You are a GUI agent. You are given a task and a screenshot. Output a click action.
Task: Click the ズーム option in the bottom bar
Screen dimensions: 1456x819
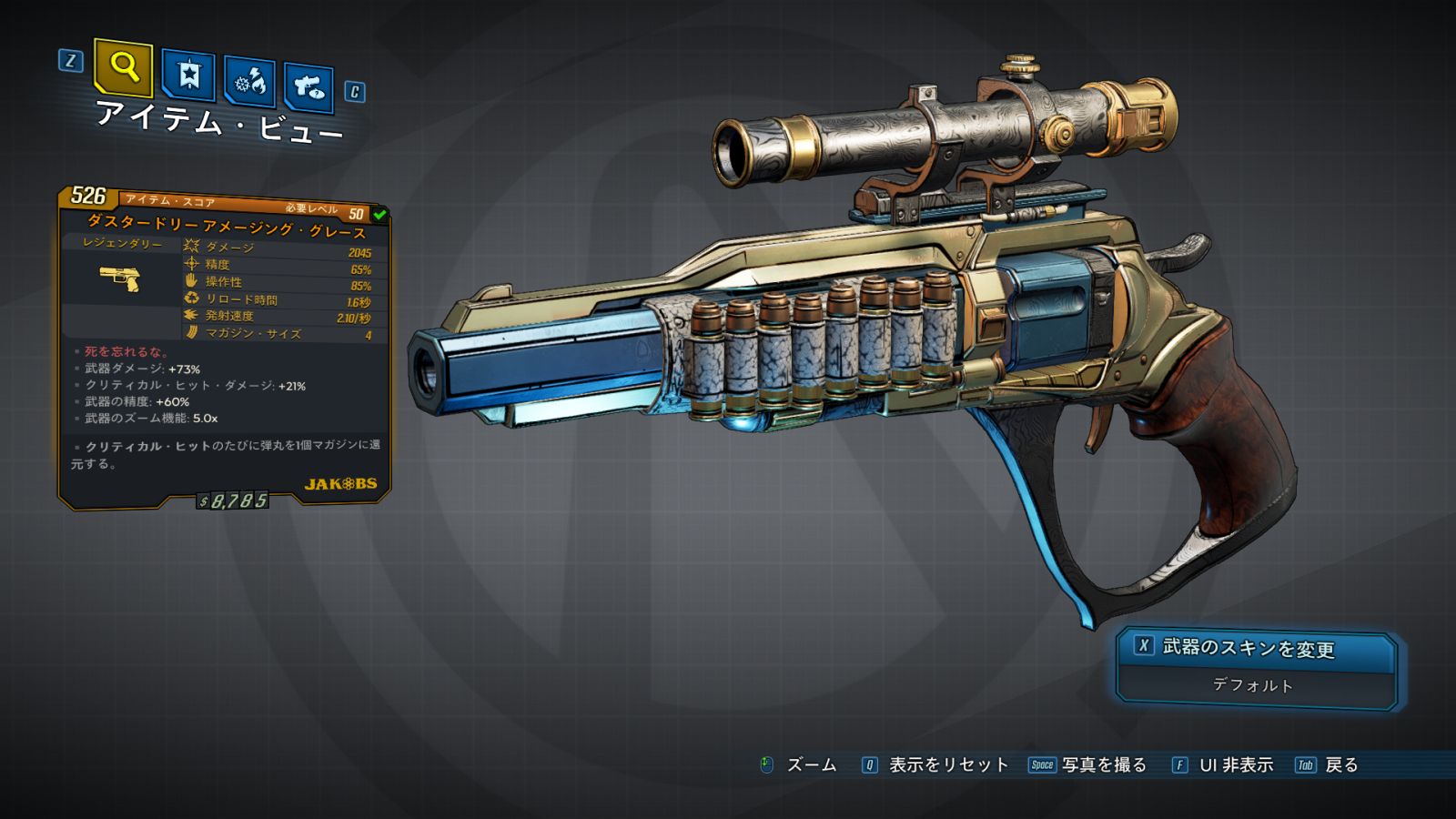pos(810,765)
